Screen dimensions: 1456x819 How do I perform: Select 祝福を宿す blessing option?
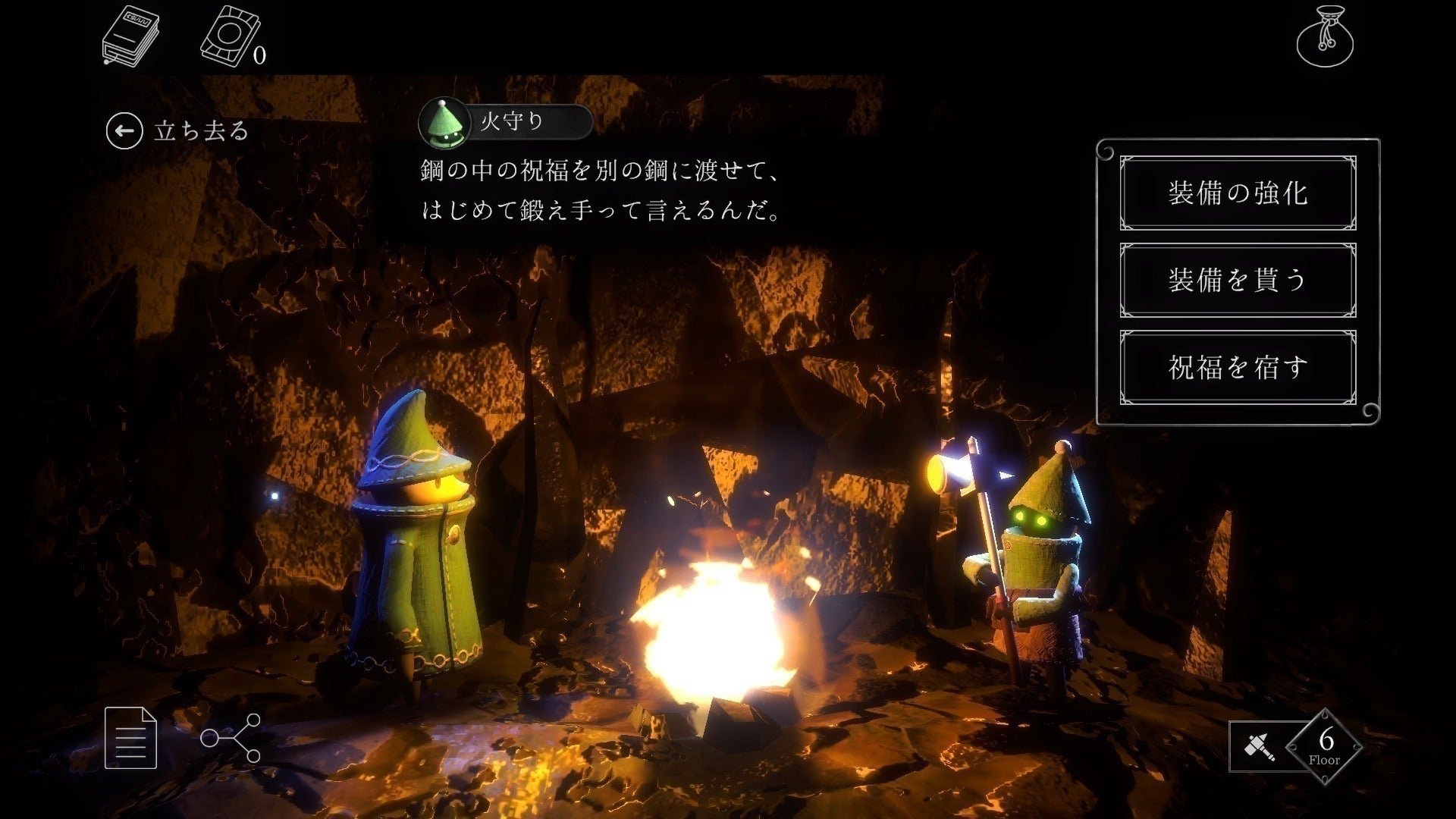pyautogui.click(x=1238, y=367)
